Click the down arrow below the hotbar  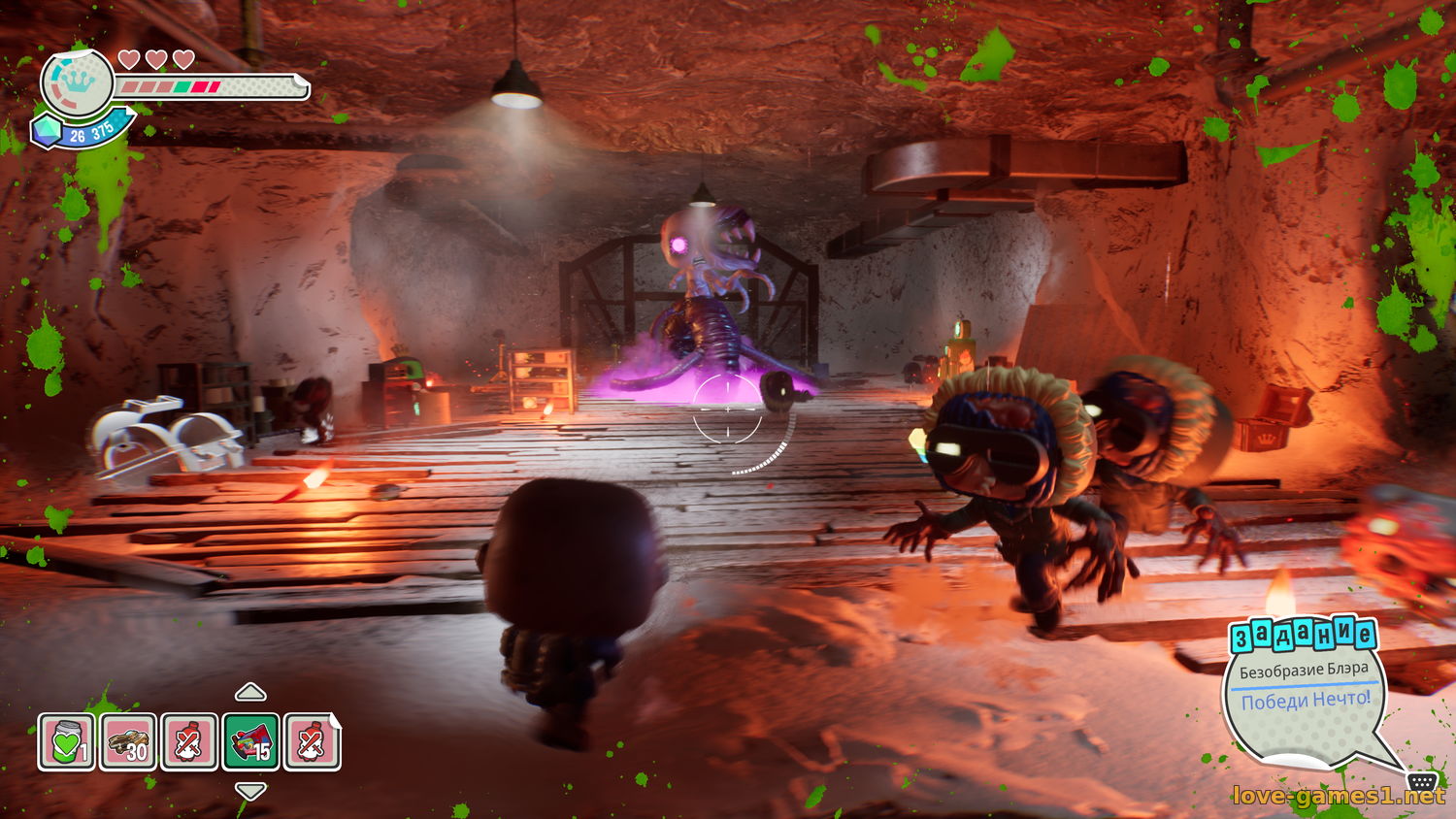point(250,791)
